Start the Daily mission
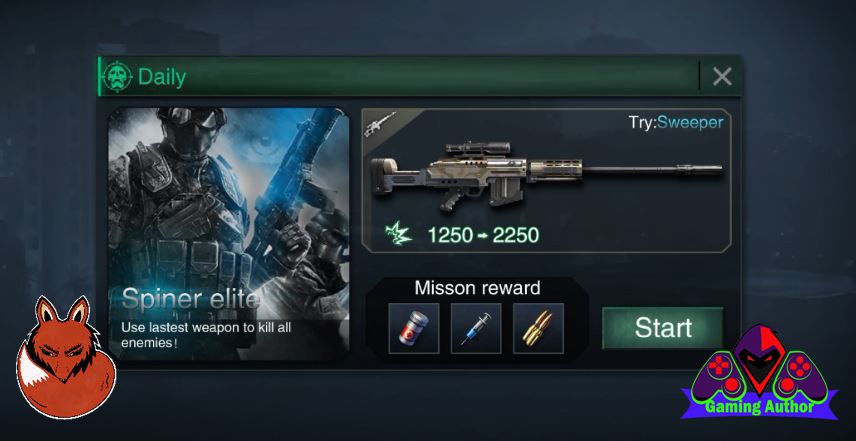The height and width of the screenshot is (441, 856). pyautogui.click(x=663, y=328)
